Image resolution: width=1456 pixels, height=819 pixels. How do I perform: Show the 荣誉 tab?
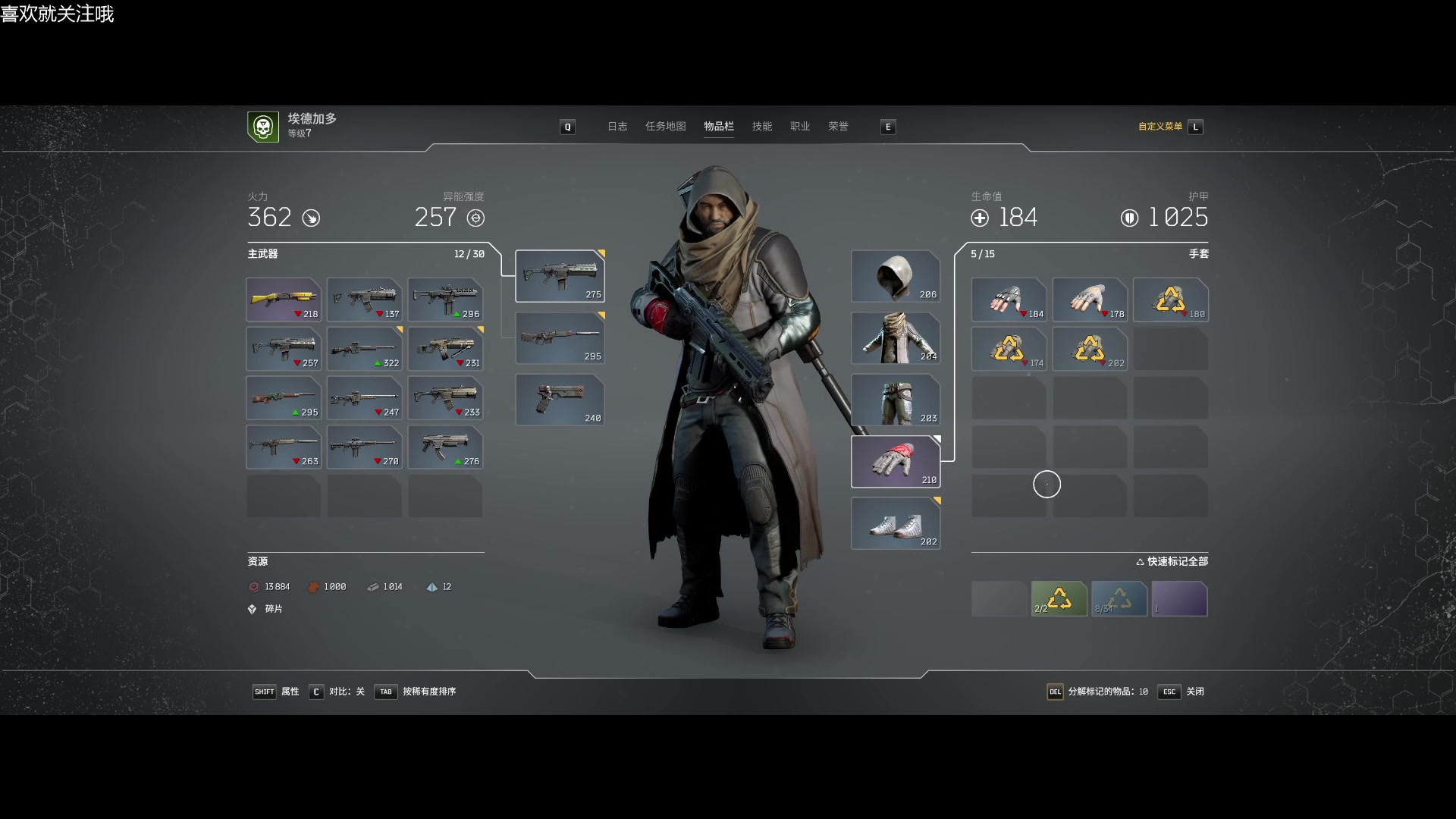(x=838, y=127)
